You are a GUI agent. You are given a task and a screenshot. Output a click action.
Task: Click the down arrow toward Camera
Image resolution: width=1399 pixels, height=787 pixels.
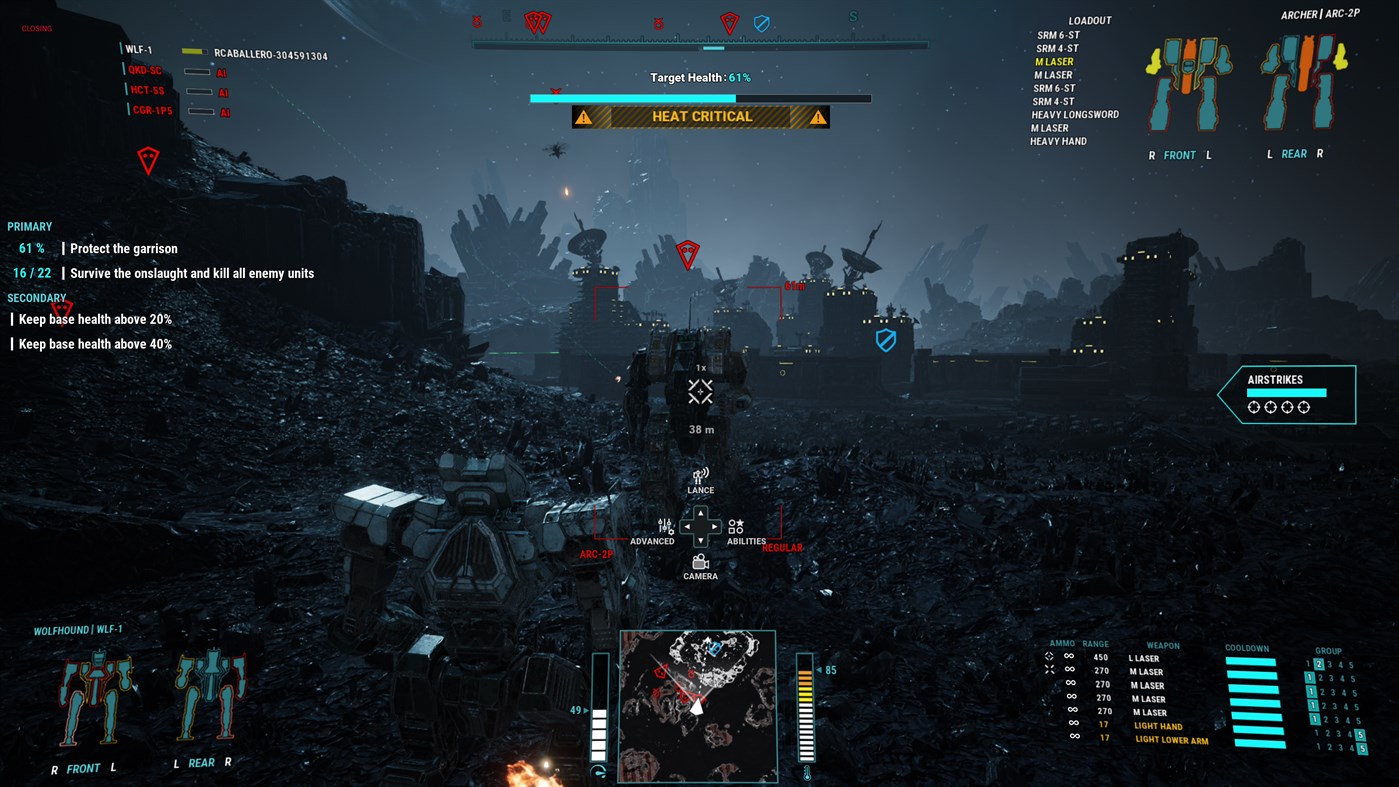(700, 540)
